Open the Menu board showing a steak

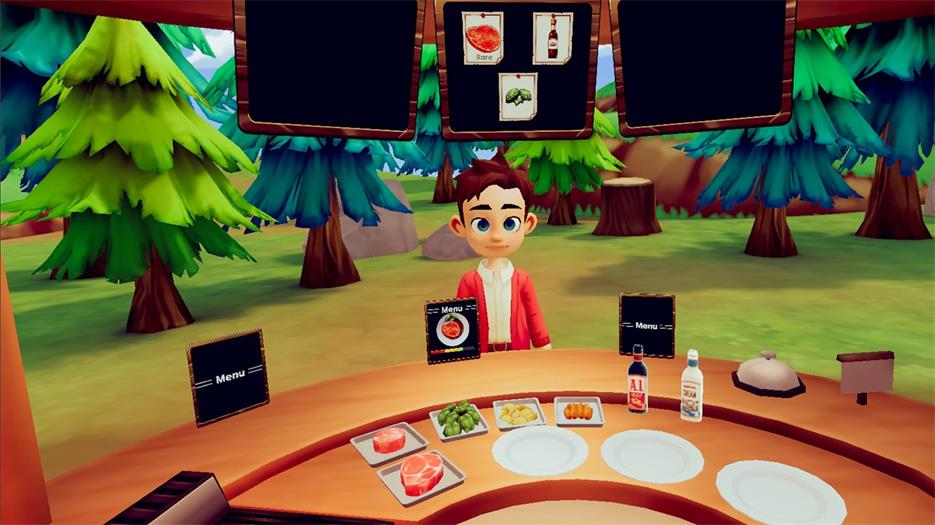click(x=452, y=330)
